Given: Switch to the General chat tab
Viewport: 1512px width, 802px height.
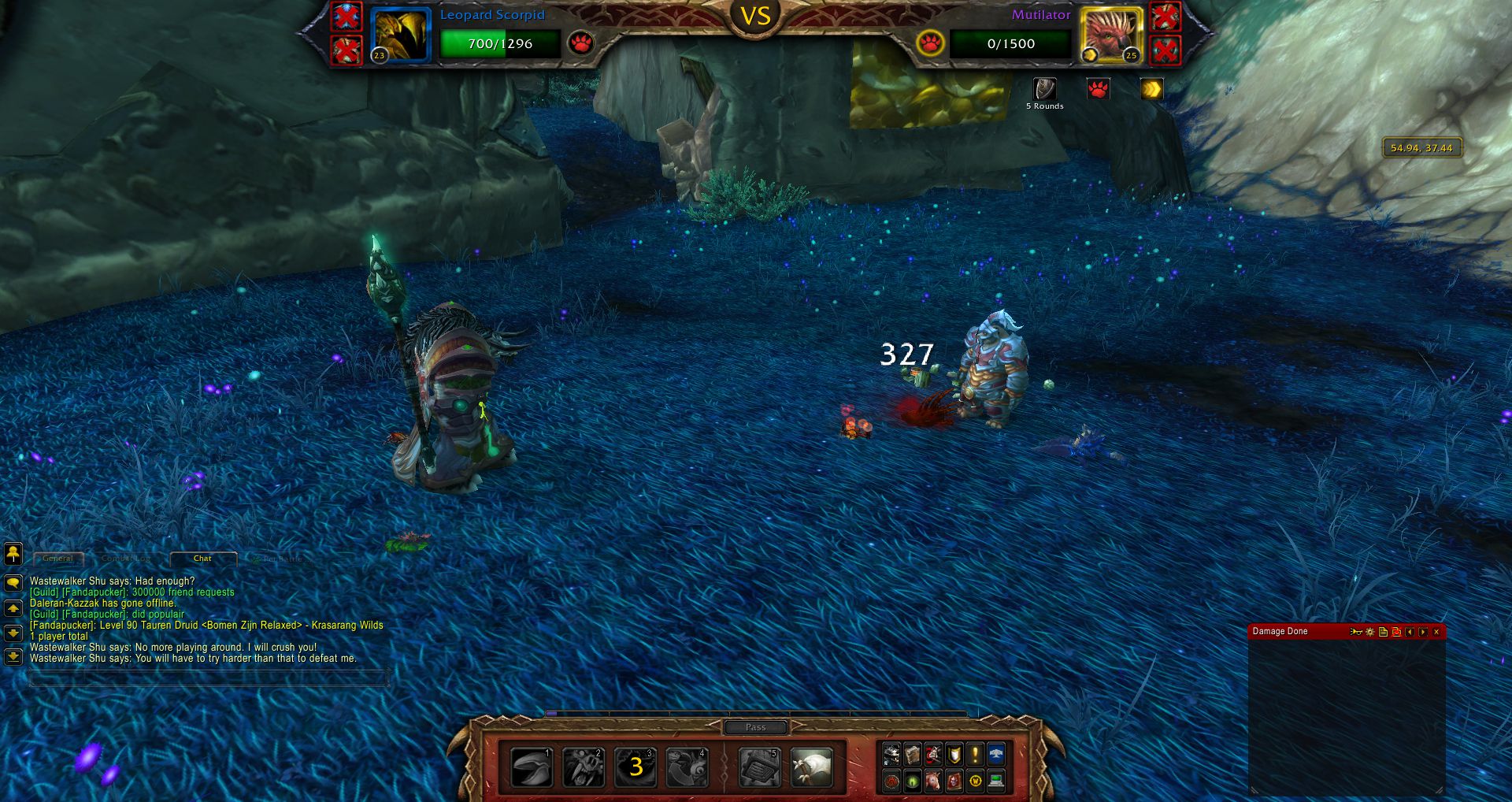Looking at the screenshot, I should tap(58, 559).
